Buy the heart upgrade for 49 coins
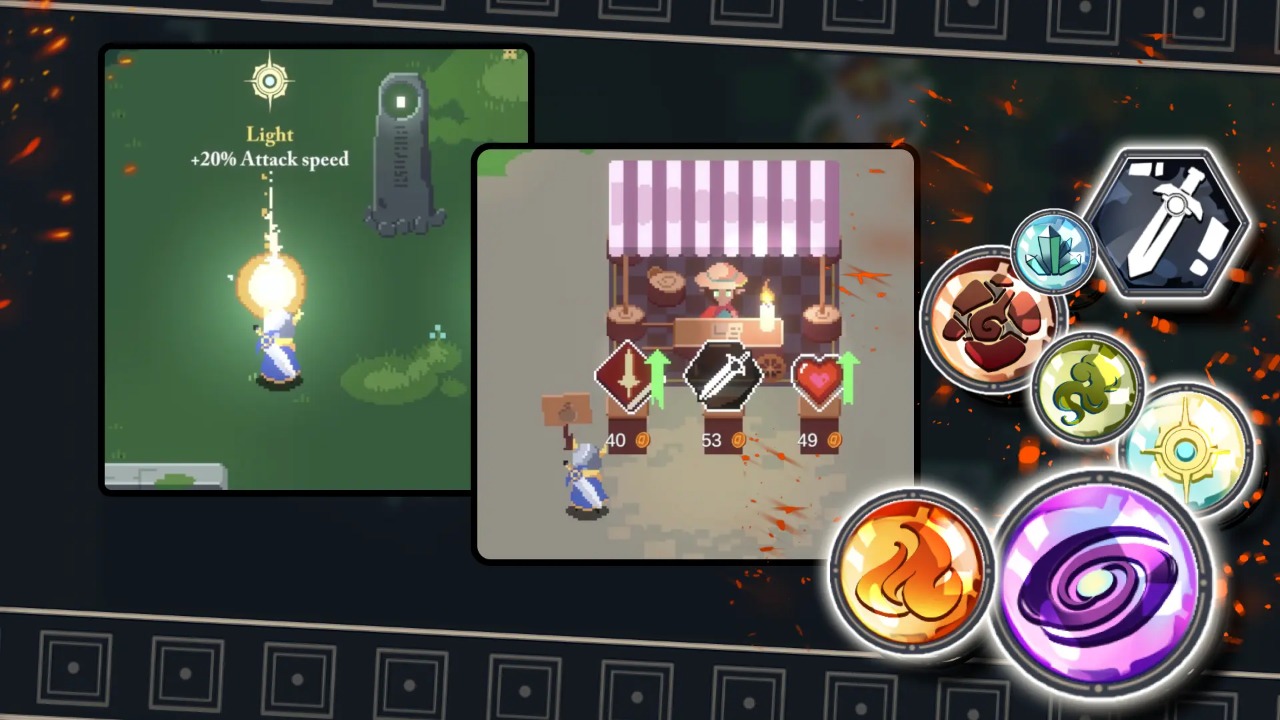This screenshot has width=1280, height=720. coord(820,380)
